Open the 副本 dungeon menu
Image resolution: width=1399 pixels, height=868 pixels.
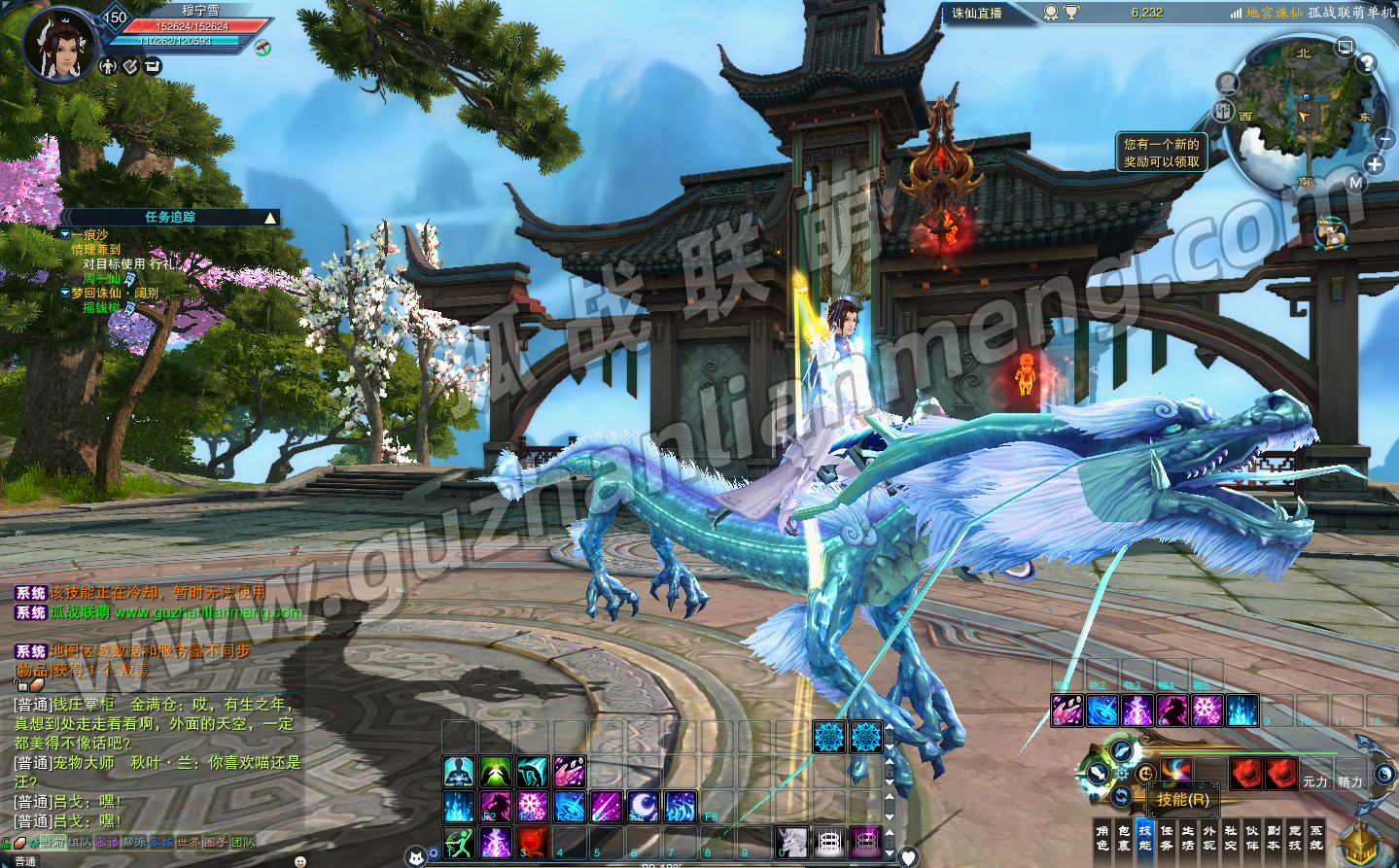(x=1273, y=837)
